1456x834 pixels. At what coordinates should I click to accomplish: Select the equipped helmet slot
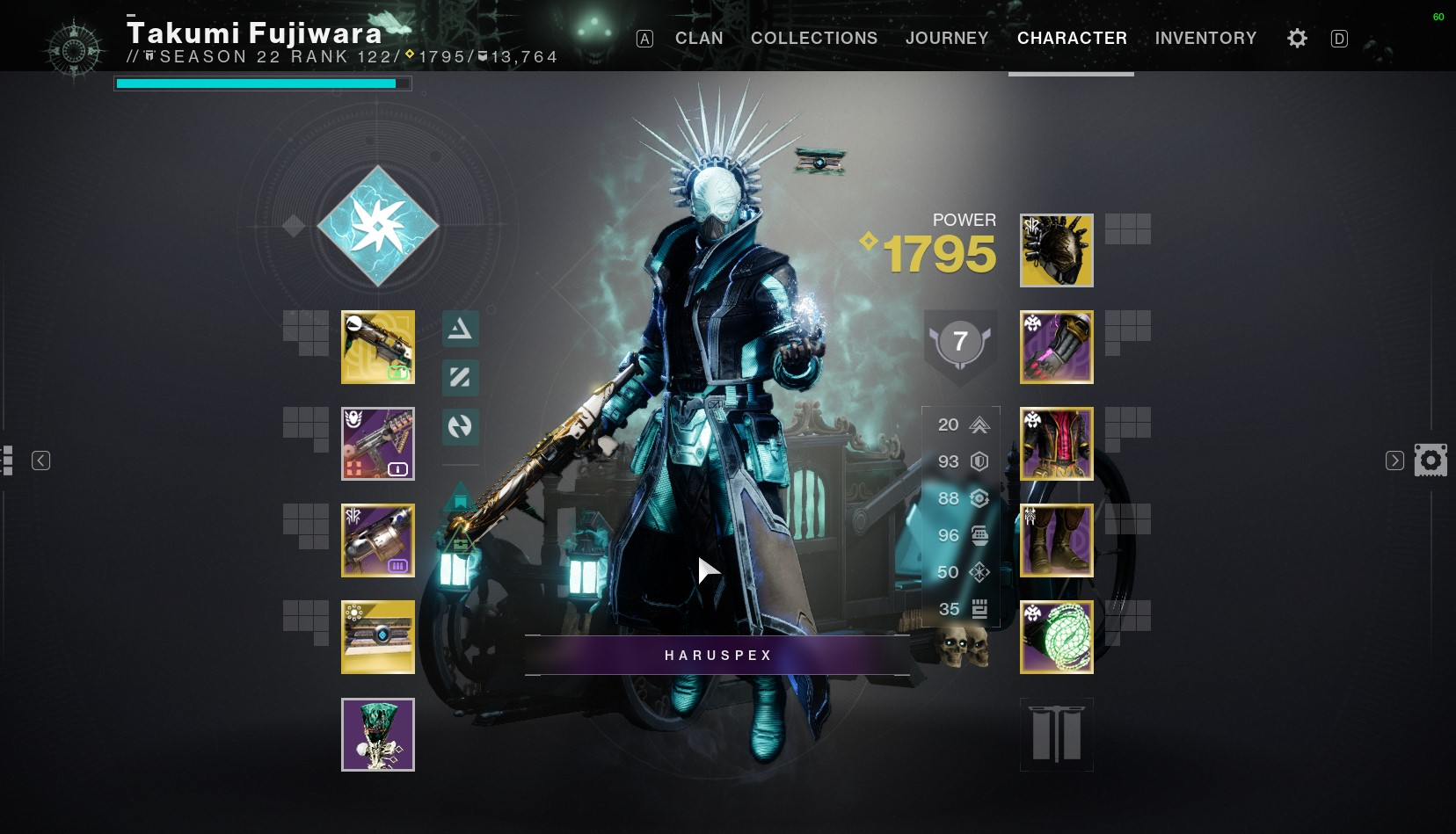pyautogui.click(x=1056, y=250)
